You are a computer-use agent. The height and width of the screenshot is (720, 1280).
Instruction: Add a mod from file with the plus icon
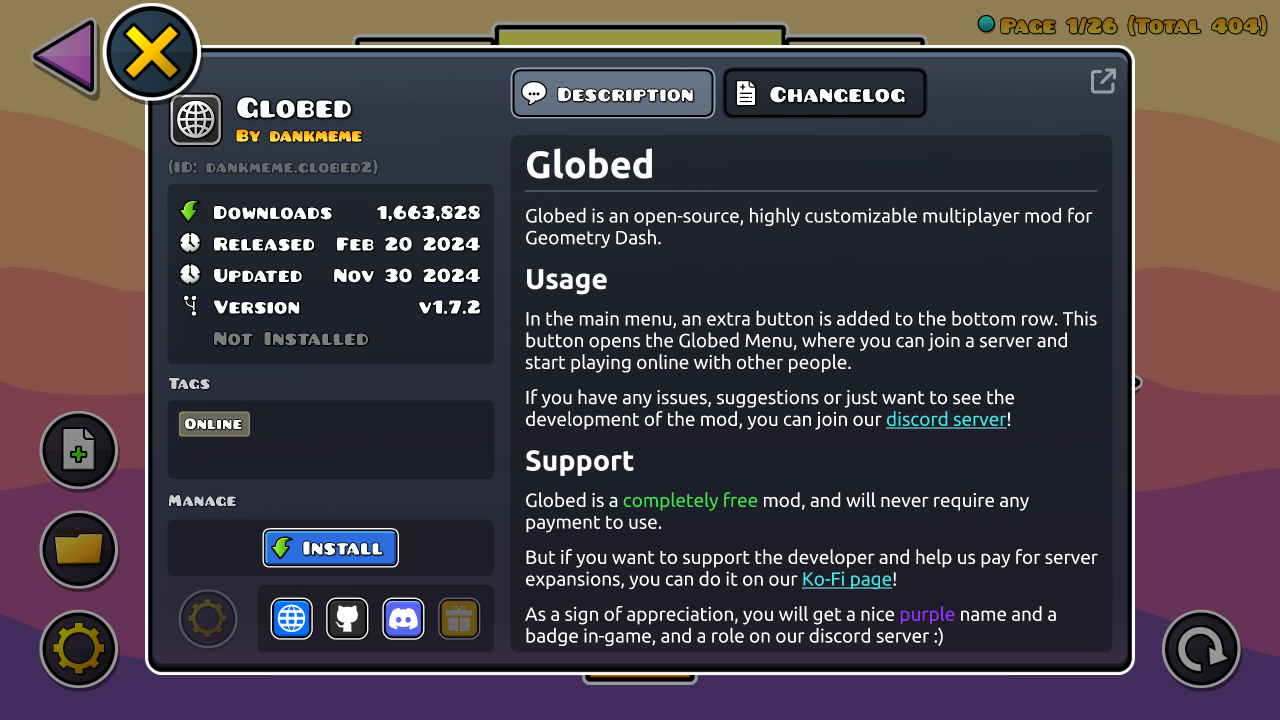79,451
